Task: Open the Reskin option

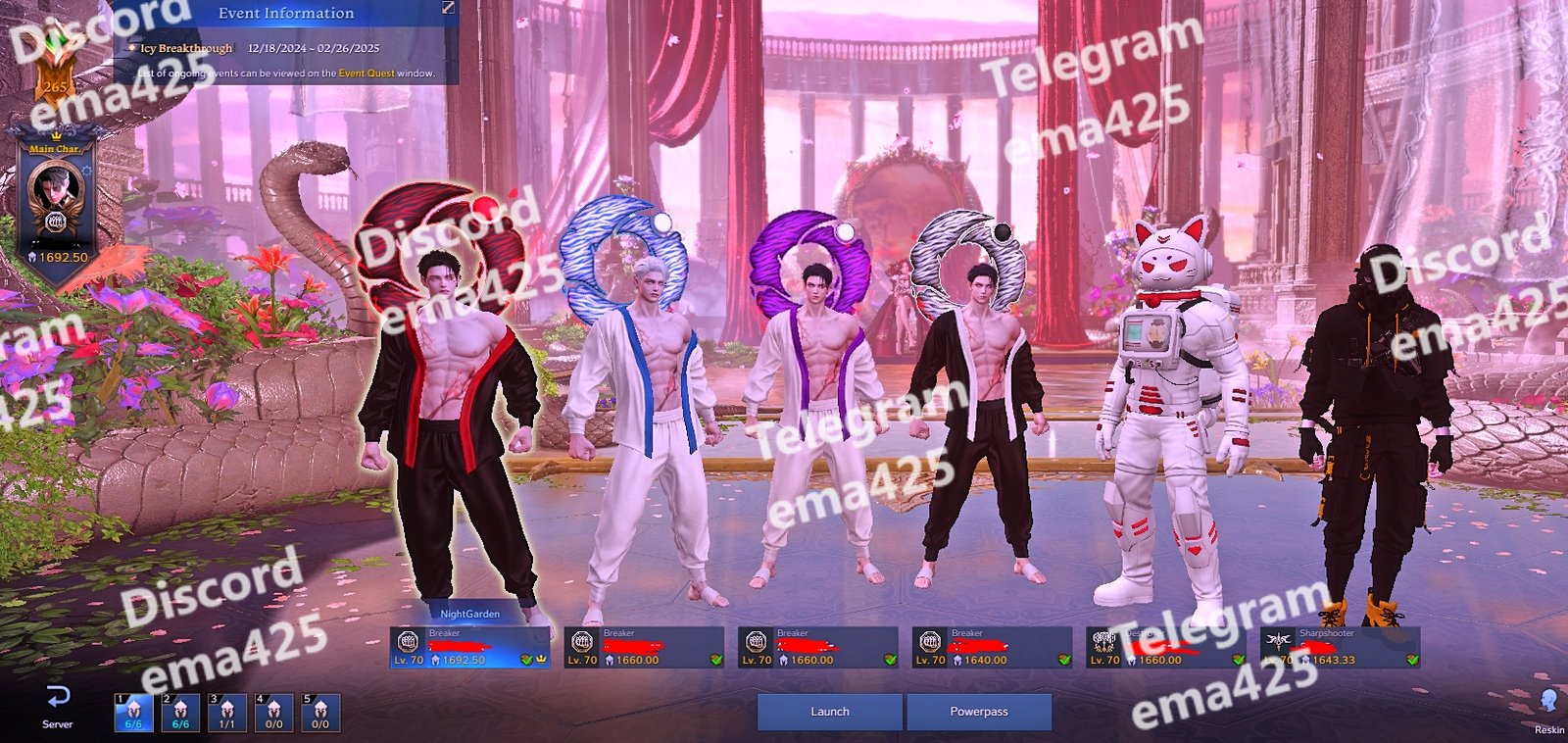Action: pyautogui.click(x=1548, y=710)
